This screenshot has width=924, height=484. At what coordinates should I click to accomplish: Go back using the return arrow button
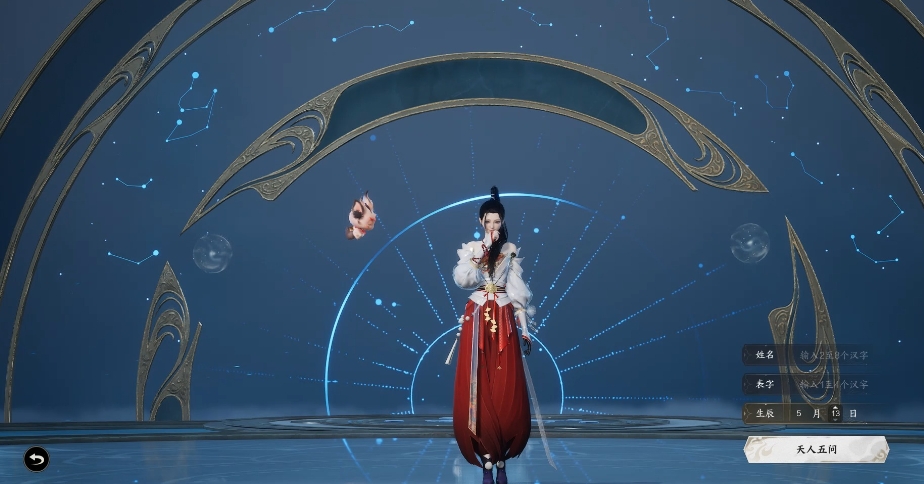pyautogui.click(x=37, y=459)
